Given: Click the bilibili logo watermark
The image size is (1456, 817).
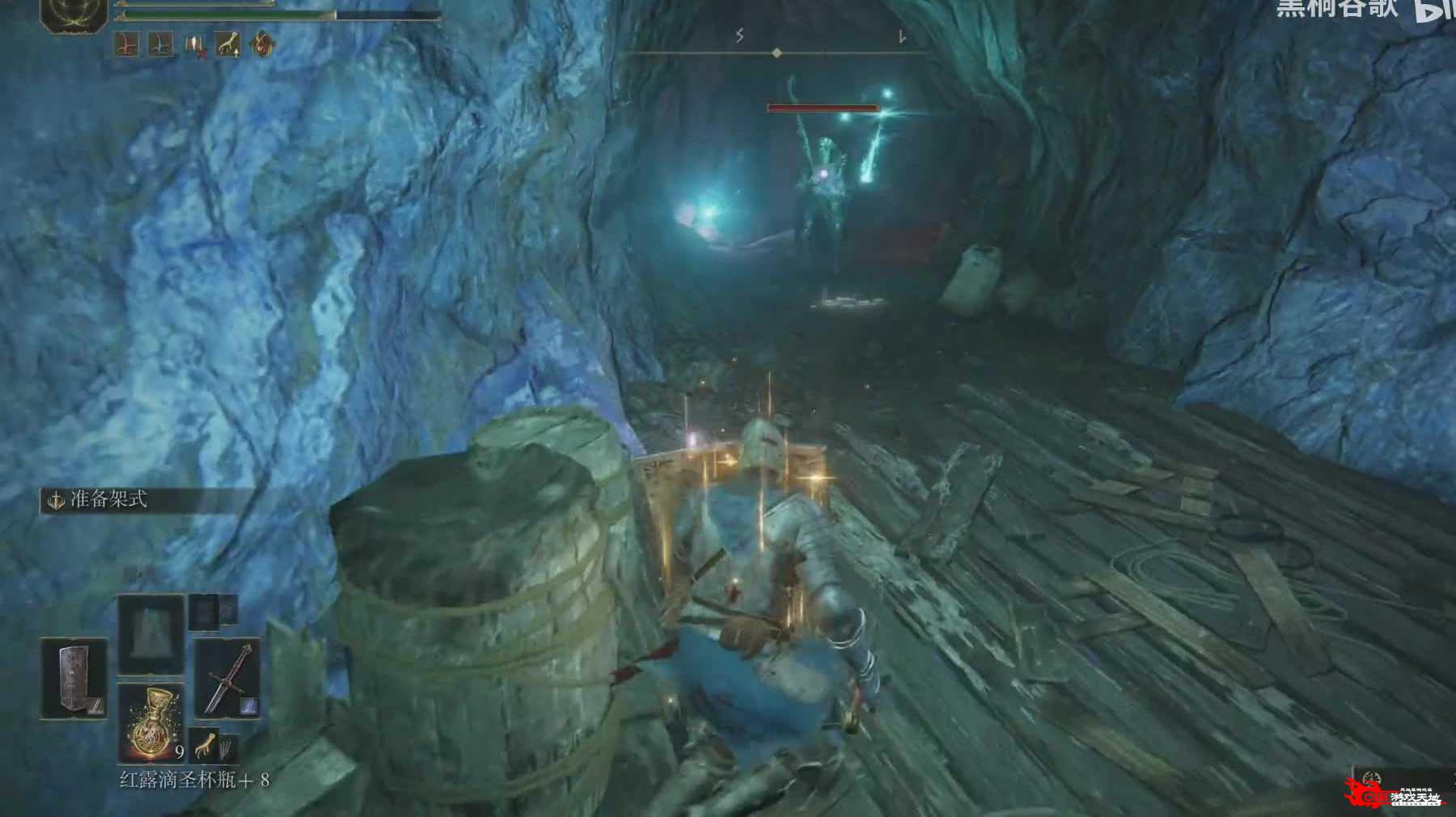Looking at the screenshot, I should (x=1433, y=10).
